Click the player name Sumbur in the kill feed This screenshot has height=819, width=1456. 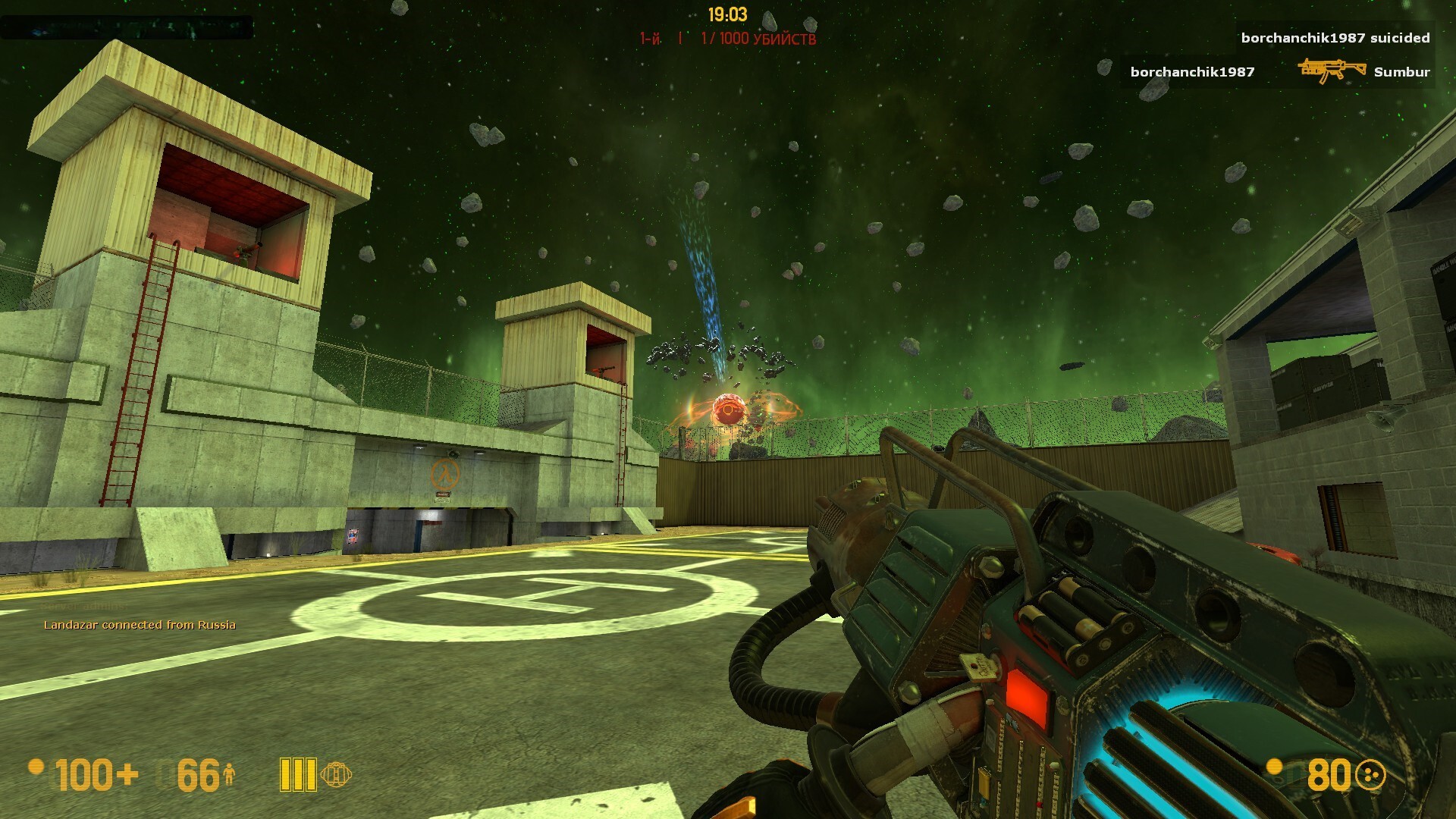1401,72
